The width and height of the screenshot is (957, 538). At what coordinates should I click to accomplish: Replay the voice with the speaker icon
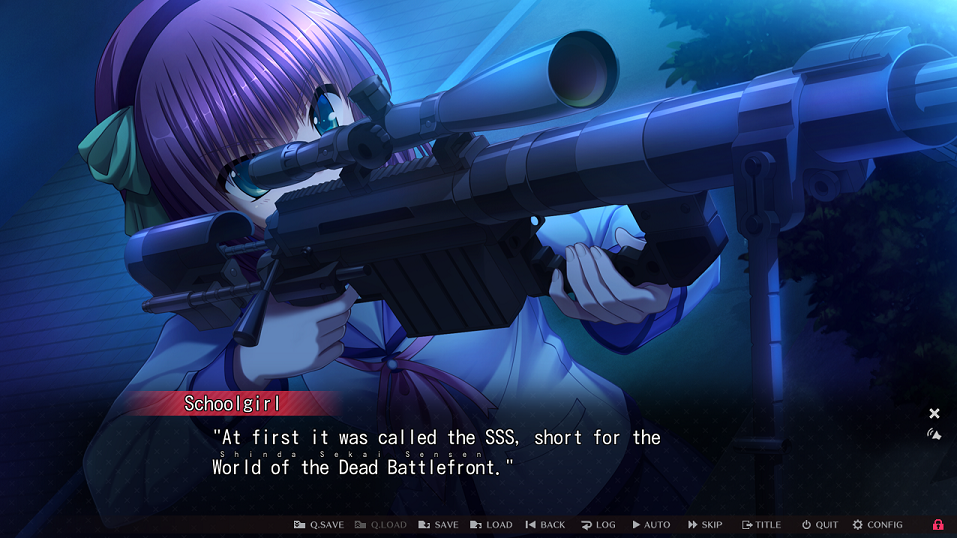(x=934, y=435)
